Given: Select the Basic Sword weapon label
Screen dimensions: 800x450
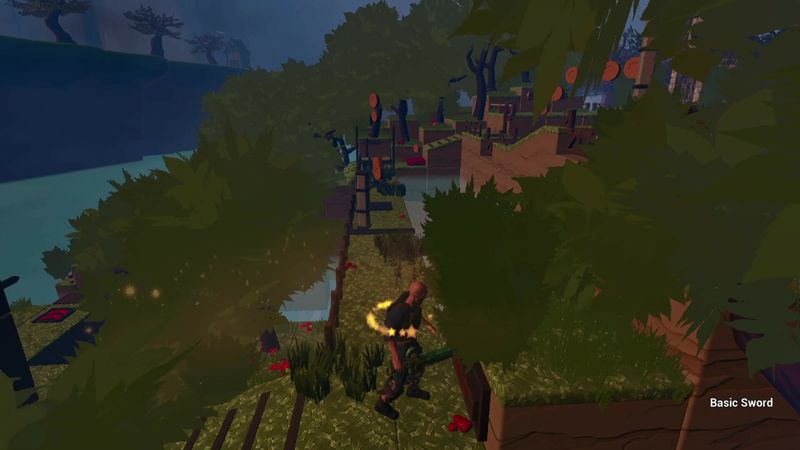Looking at the screenshot, I should click(x=743, y=403).
